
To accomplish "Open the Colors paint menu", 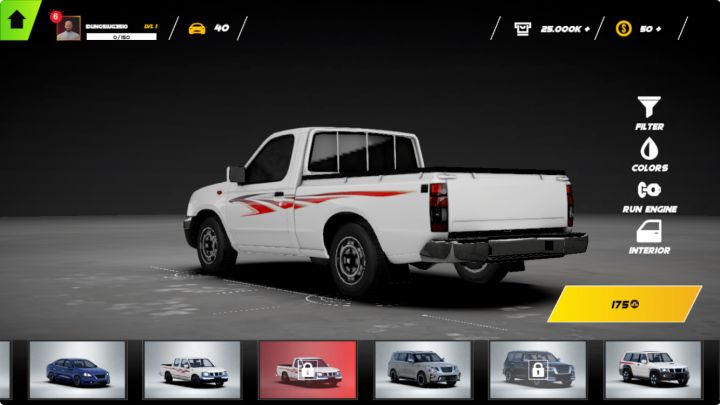I will click(649, 154).
